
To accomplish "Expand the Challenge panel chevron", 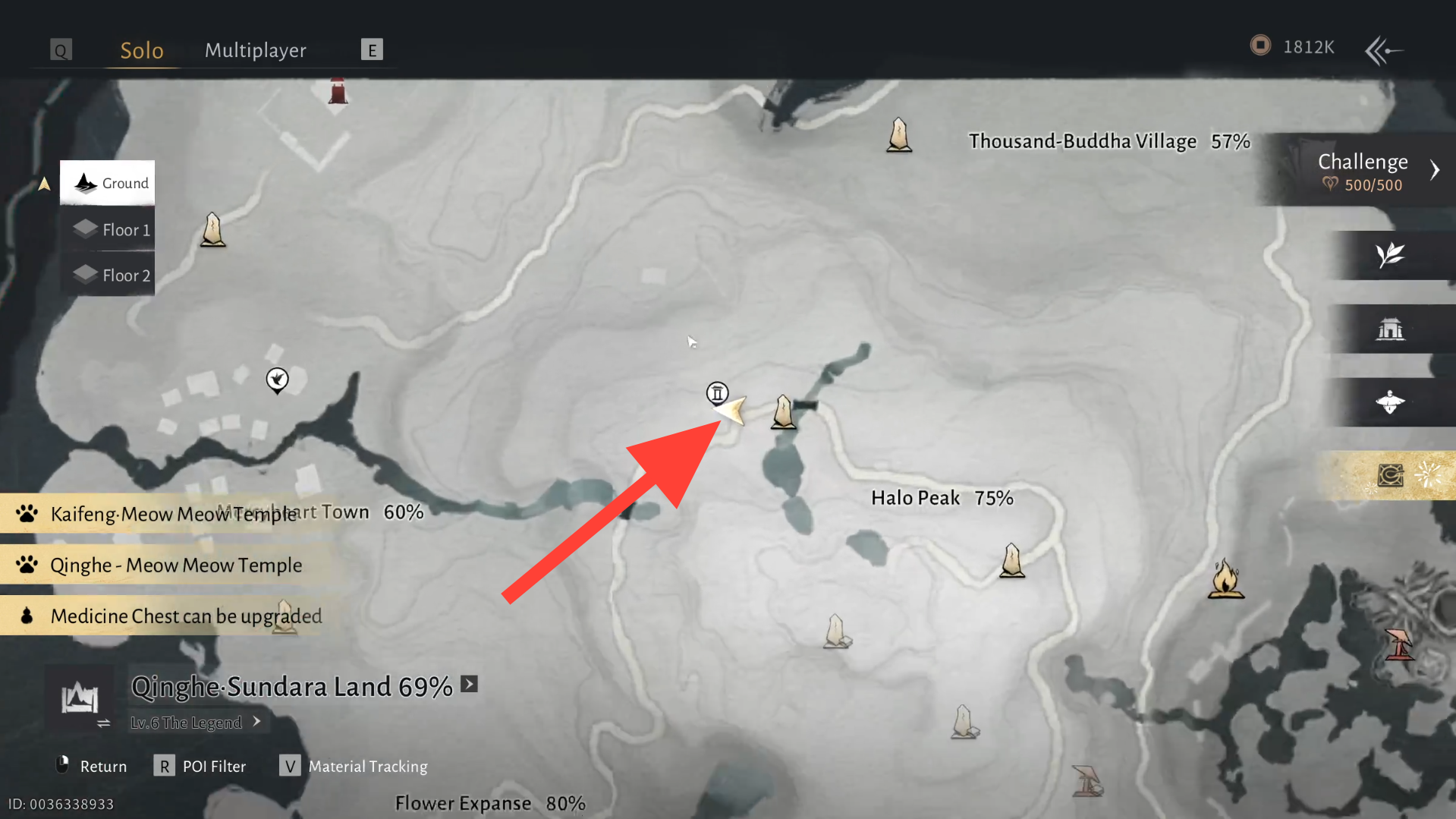I will [x=1435, y=170].
